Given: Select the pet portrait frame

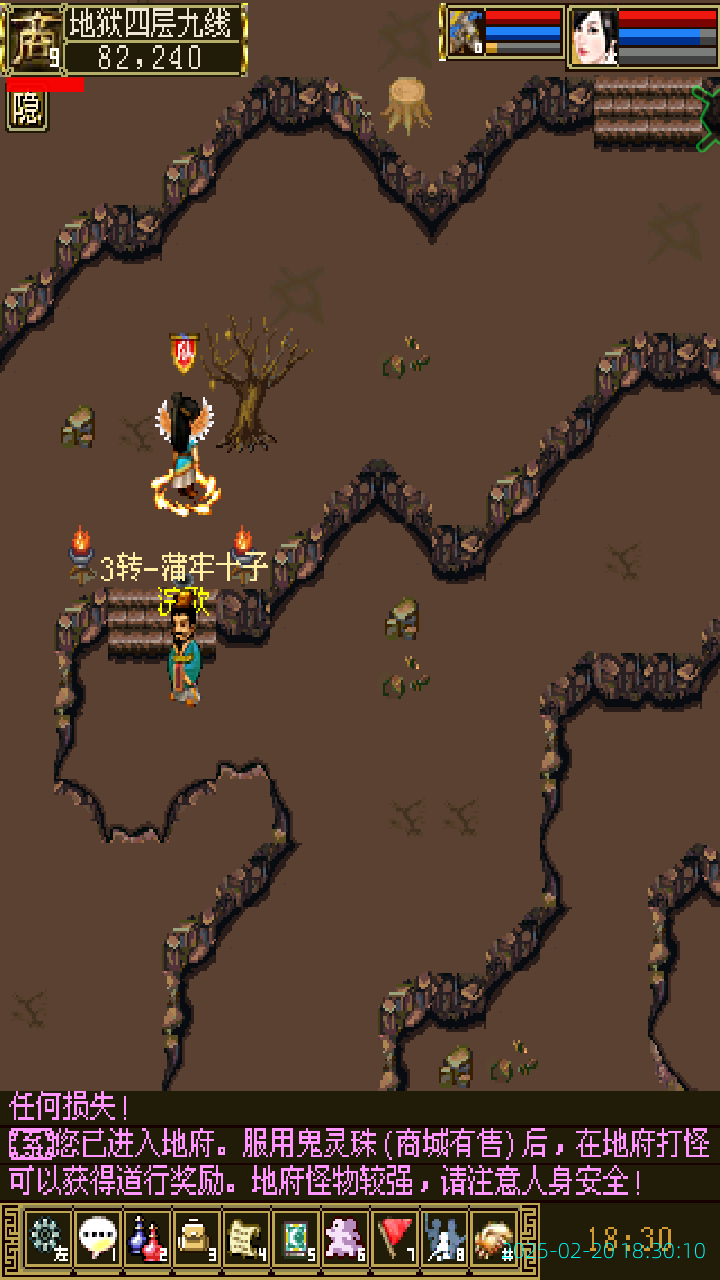Looking at the screenshot, I should [465, 33].
